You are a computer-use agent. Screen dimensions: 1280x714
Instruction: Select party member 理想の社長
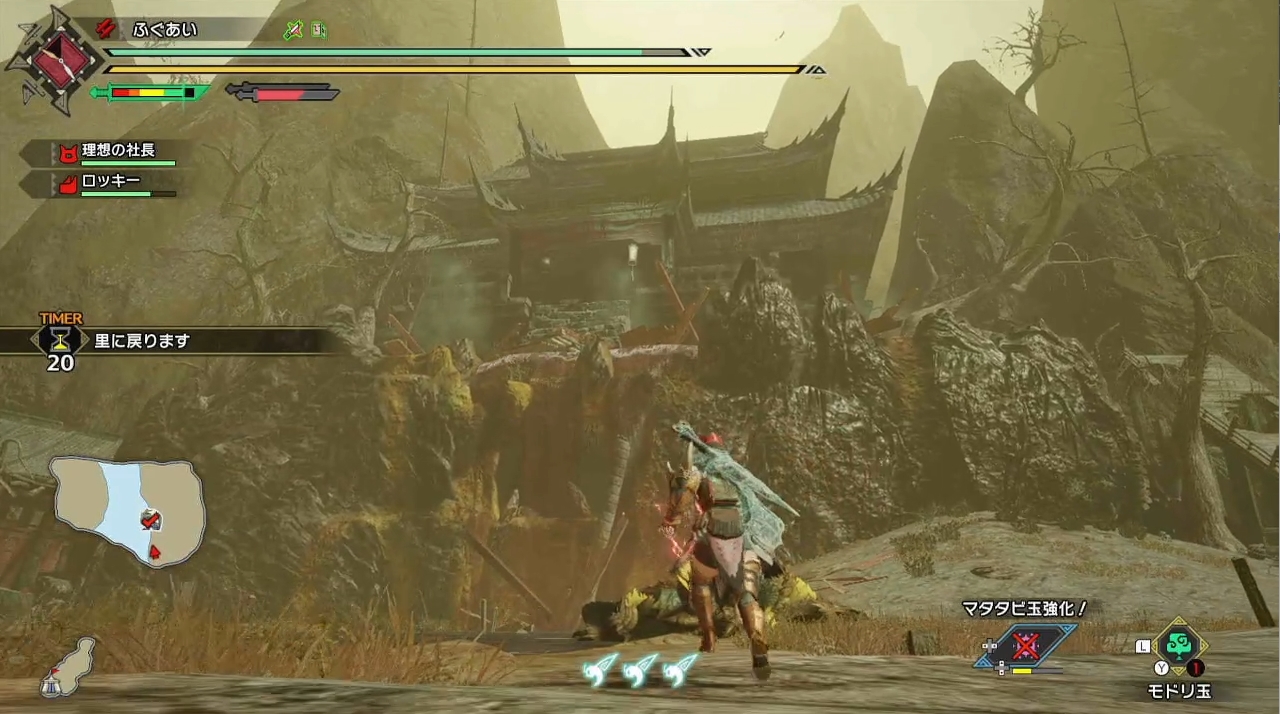click(118, 151)
